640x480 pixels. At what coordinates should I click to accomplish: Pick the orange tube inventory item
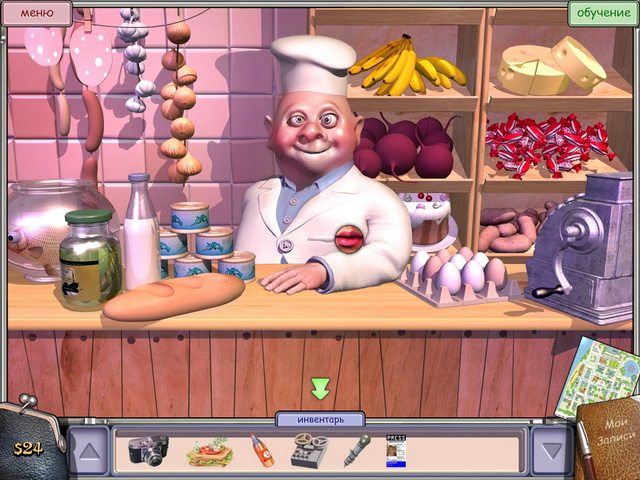[262, 450]
